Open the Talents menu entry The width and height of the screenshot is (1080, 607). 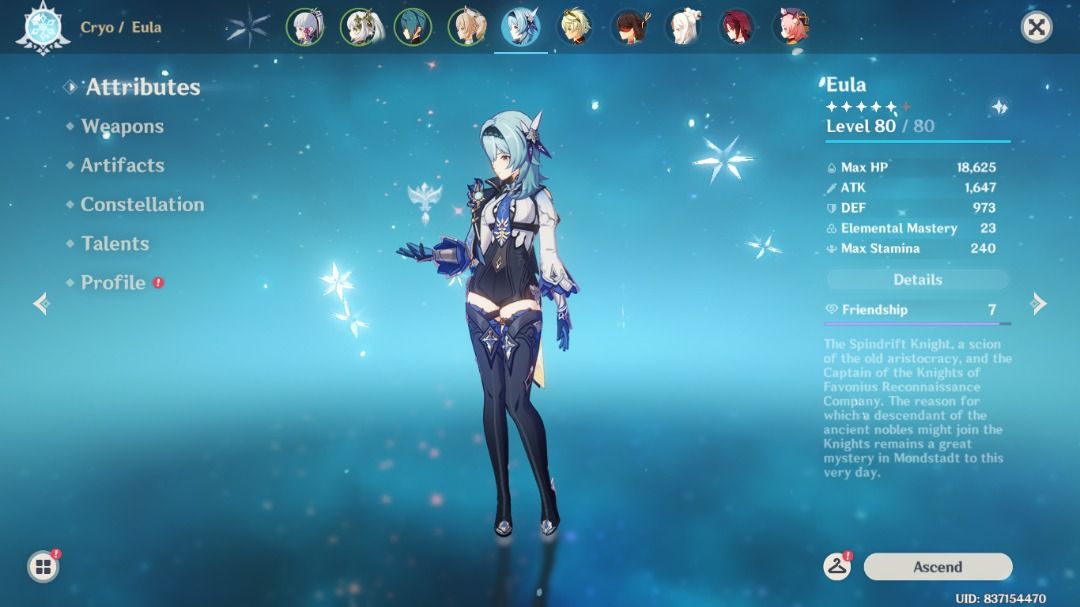(115, 243)
